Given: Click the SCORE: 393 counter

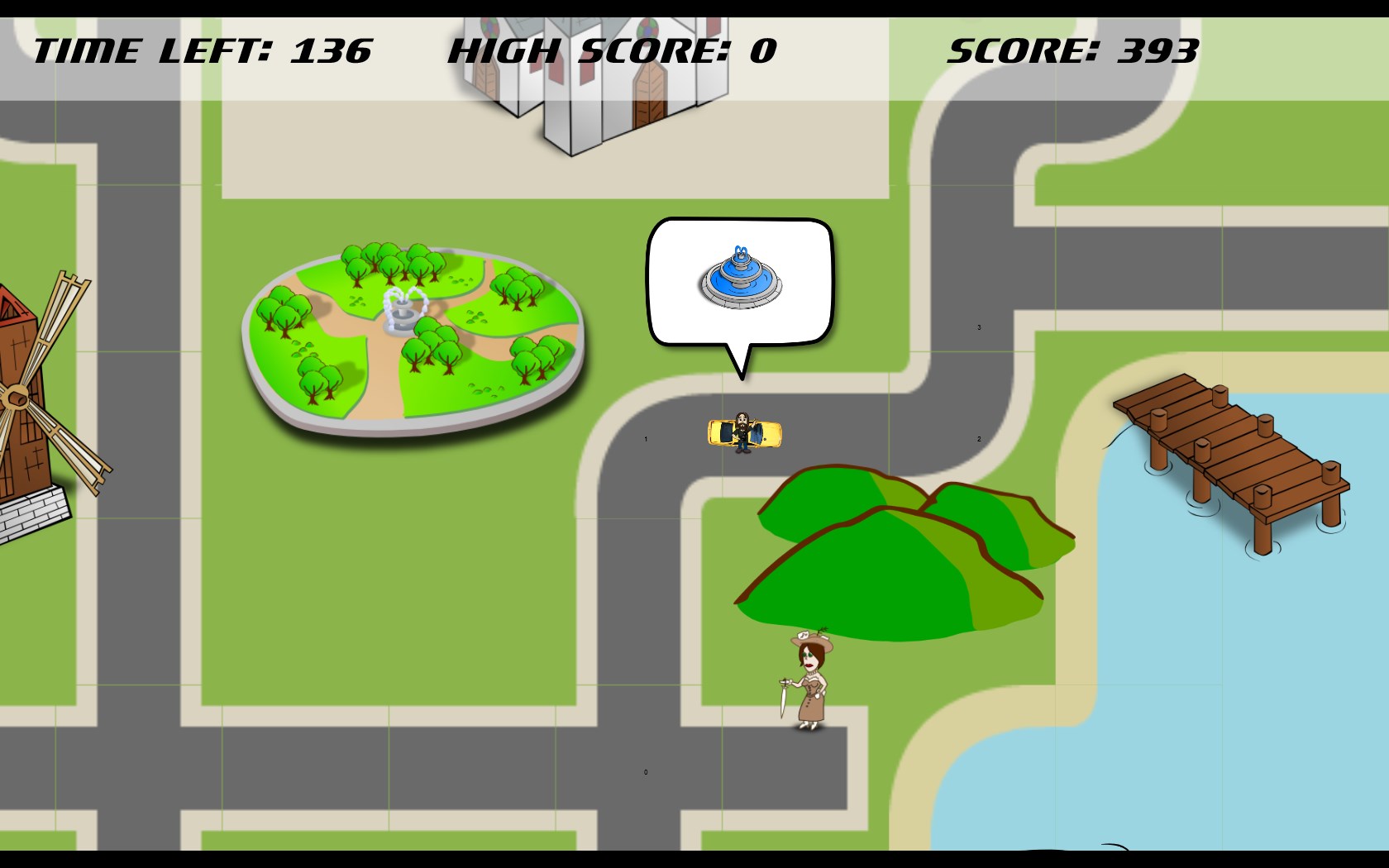Looking at the screenshot, I should click(1072, 51).
